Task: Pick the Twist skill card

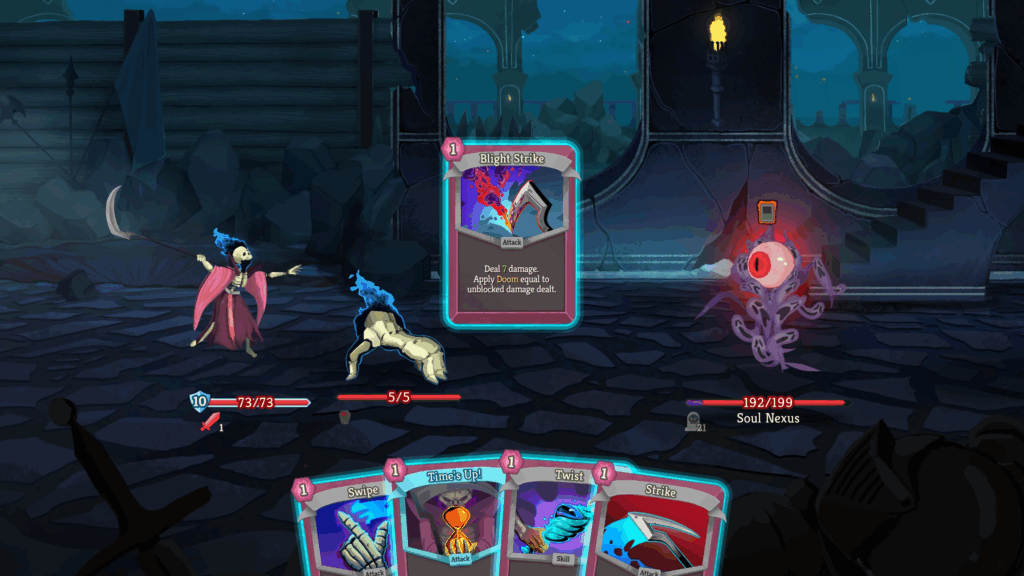Action: click(x=552, y=520)
